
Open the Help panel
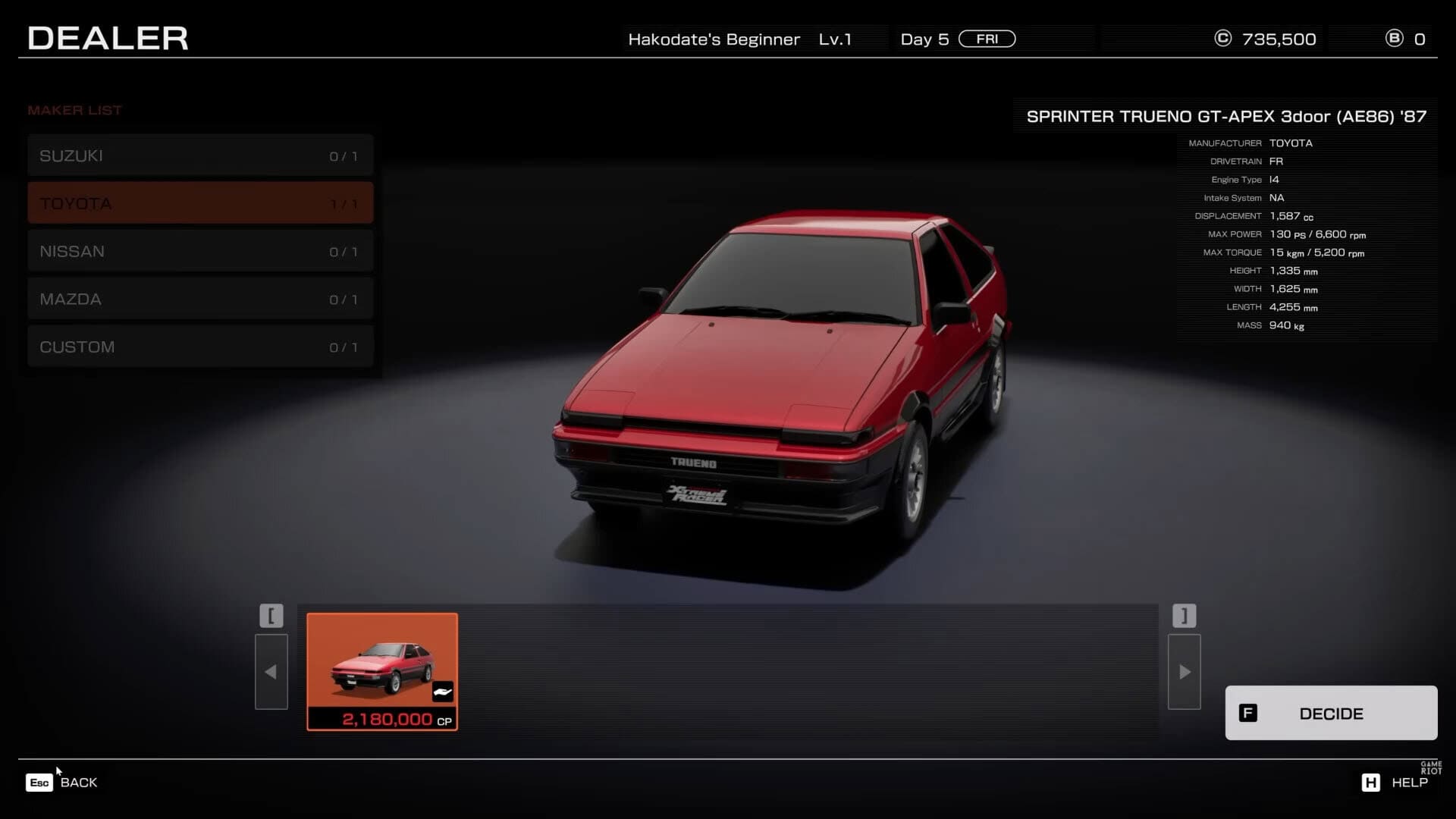tap(1395, 783)
